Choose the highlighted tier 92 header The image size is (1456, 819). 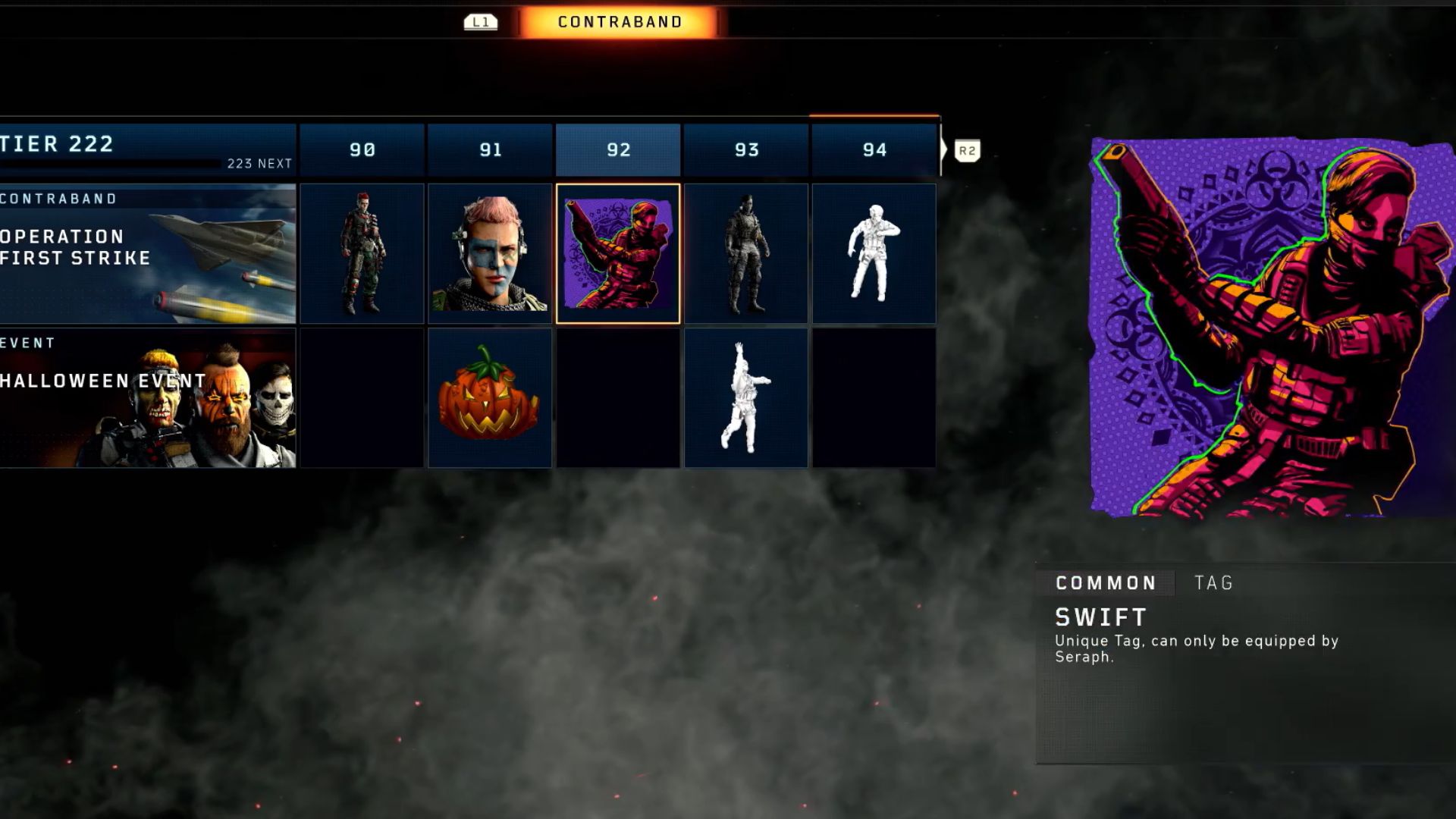coord(618,149)
